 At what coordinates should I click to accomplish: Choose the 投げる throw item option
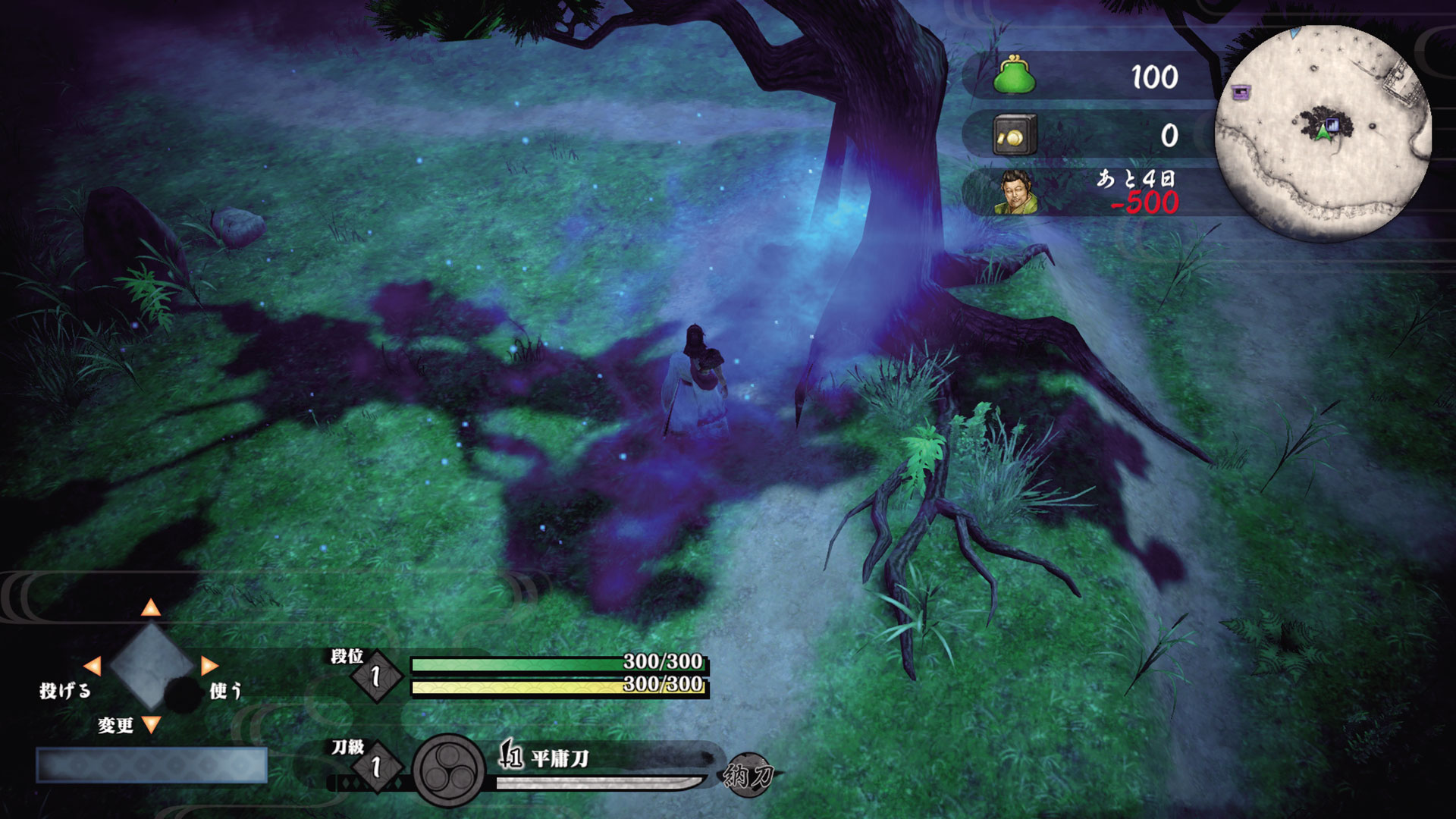pyautogui.click(x=65, y=691)
